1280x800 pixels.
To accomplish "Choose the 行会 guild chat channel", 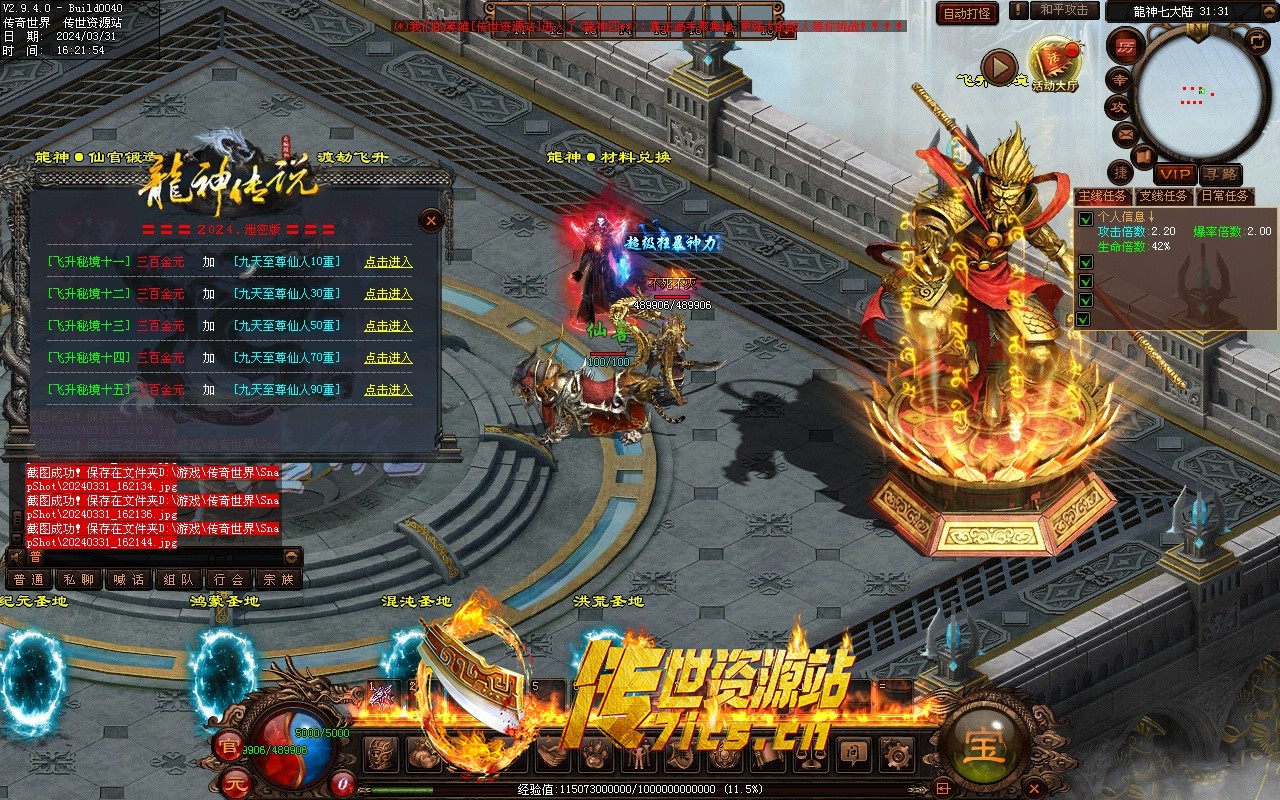I will point(229,579).
